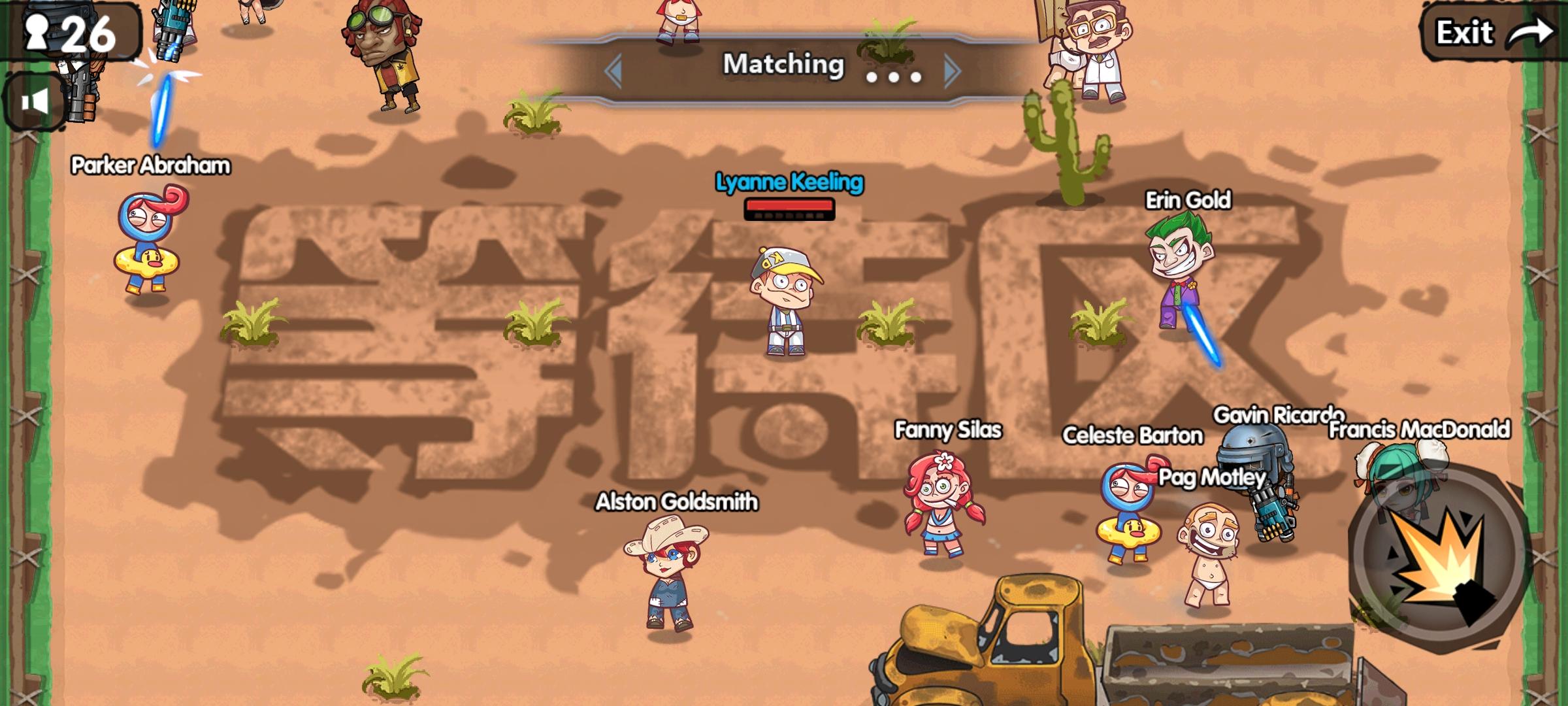Tap Alston Goldsmith's cowboy hat character

point(666,575)
